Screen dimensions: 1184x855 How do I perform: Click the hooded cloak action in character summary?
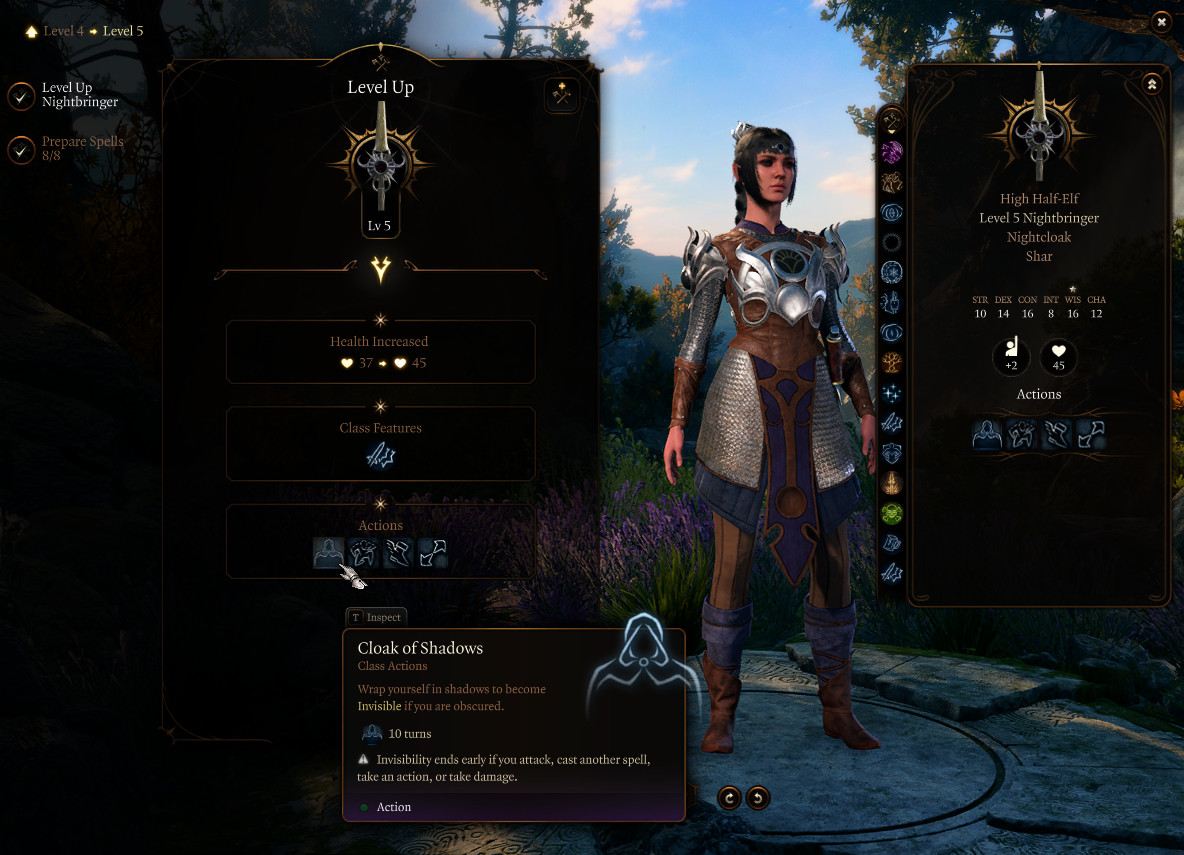(988, 434)
